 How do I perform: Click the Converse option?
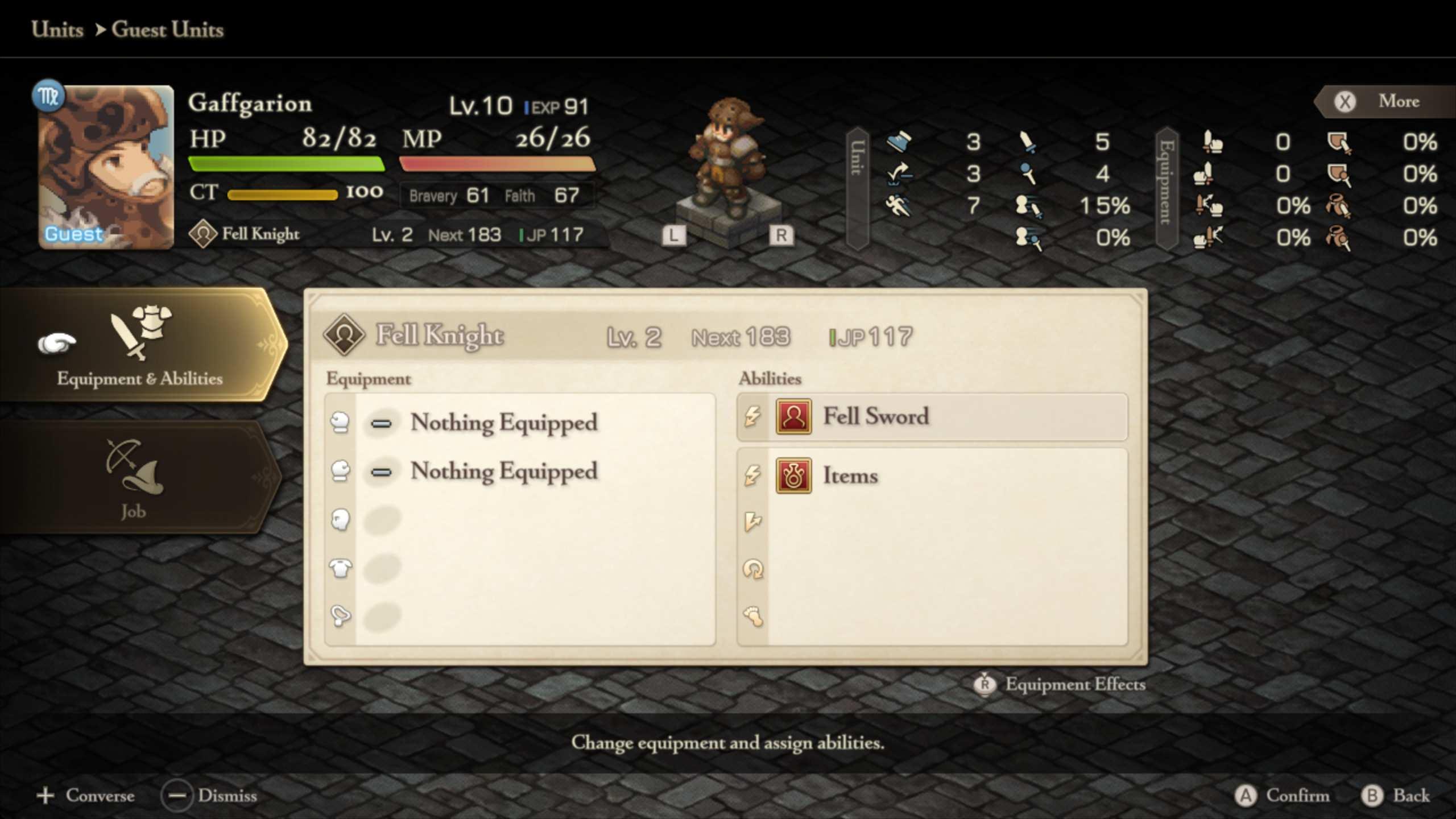86,795
